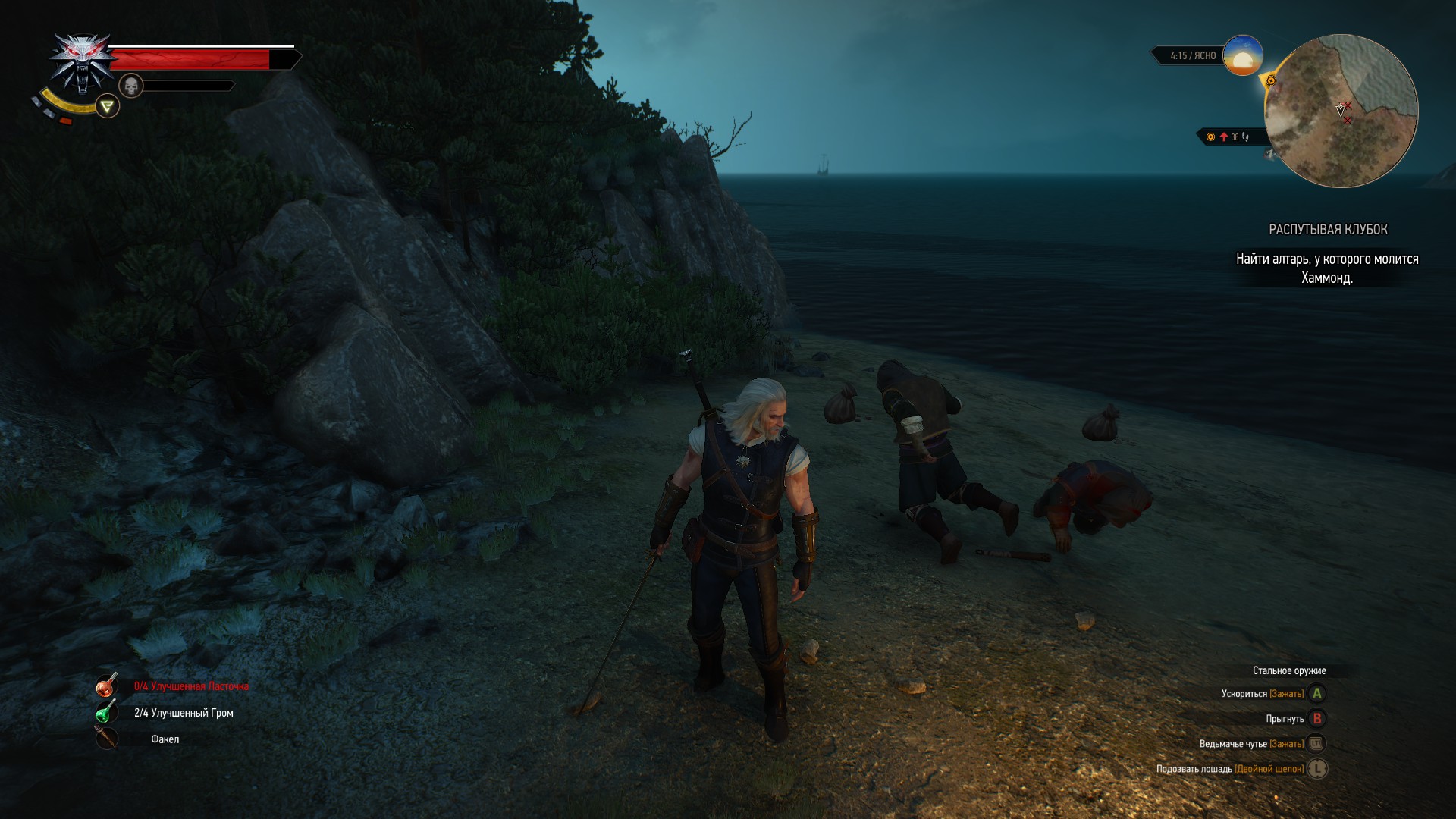Screen dimensions: 1456x819
Task: Click the circular minimap
Action: click(1341, 111)
